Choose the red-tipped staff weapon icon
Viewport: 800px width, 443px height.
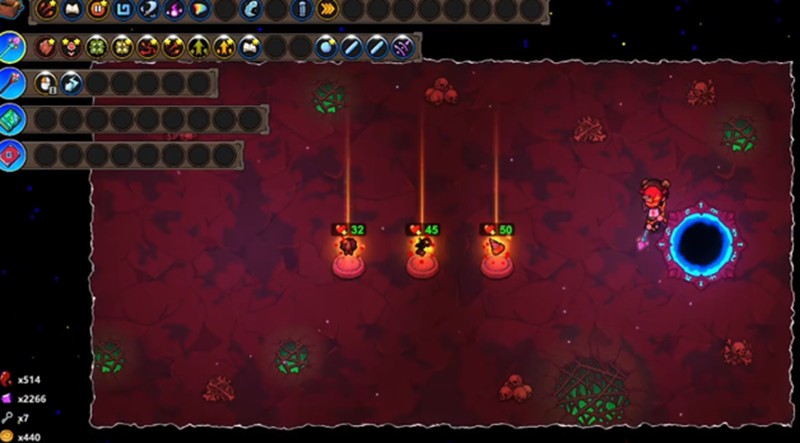[11, 83]
